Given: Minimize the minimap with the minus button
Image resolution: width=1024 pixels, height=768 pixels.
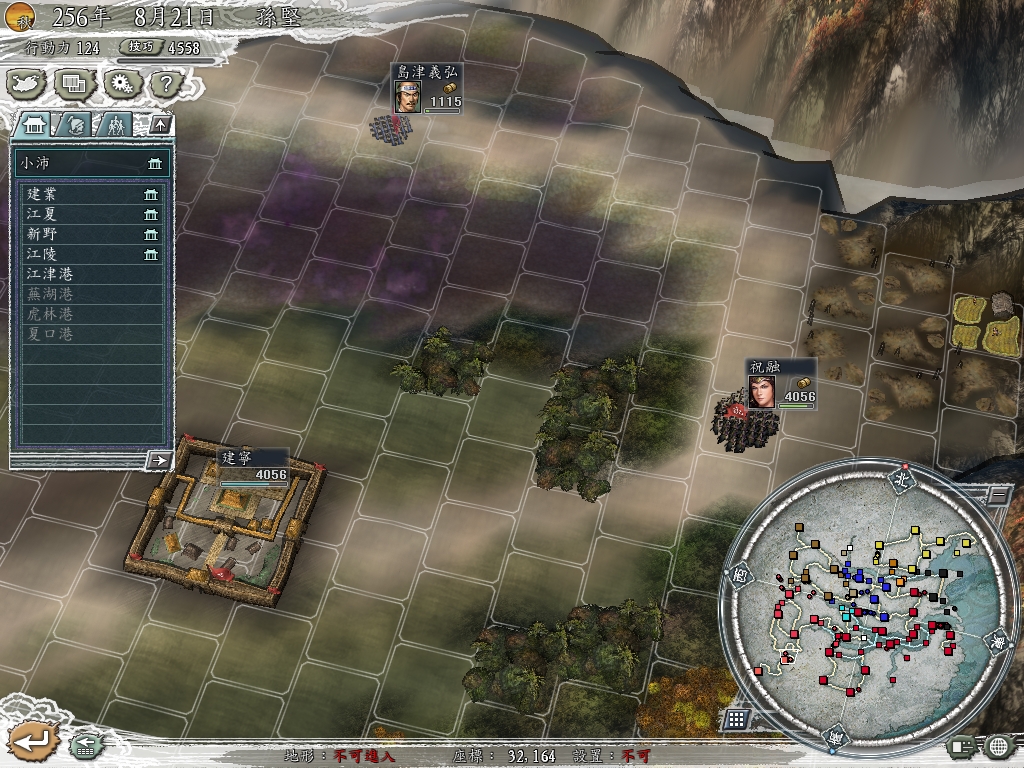Looking at the screenshot, I should click(998, 494).
